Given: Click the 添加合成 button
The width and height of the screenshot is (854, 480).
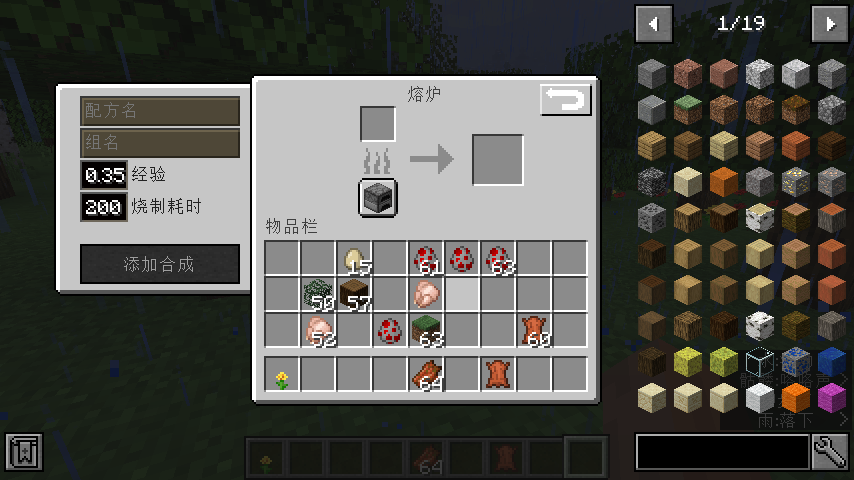Looking at the screenshot, I should click(160, 264).
